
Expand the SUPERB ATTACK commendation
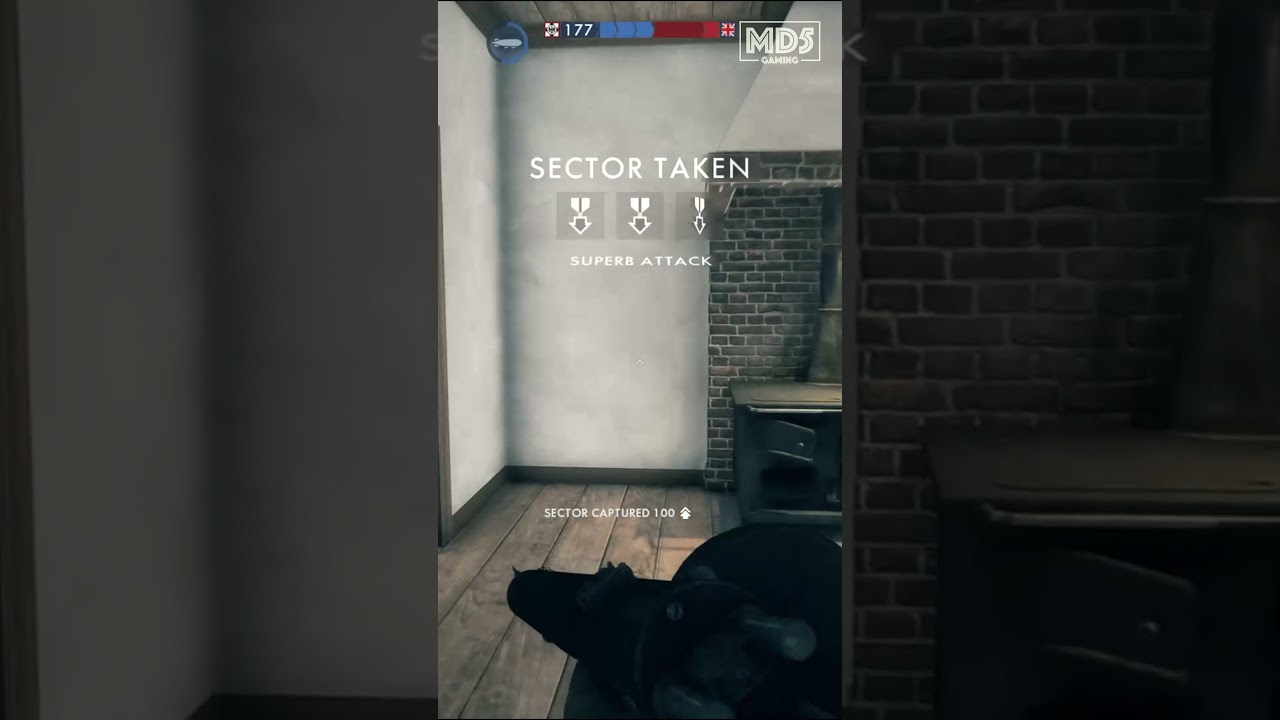click(x=640, y=260)
